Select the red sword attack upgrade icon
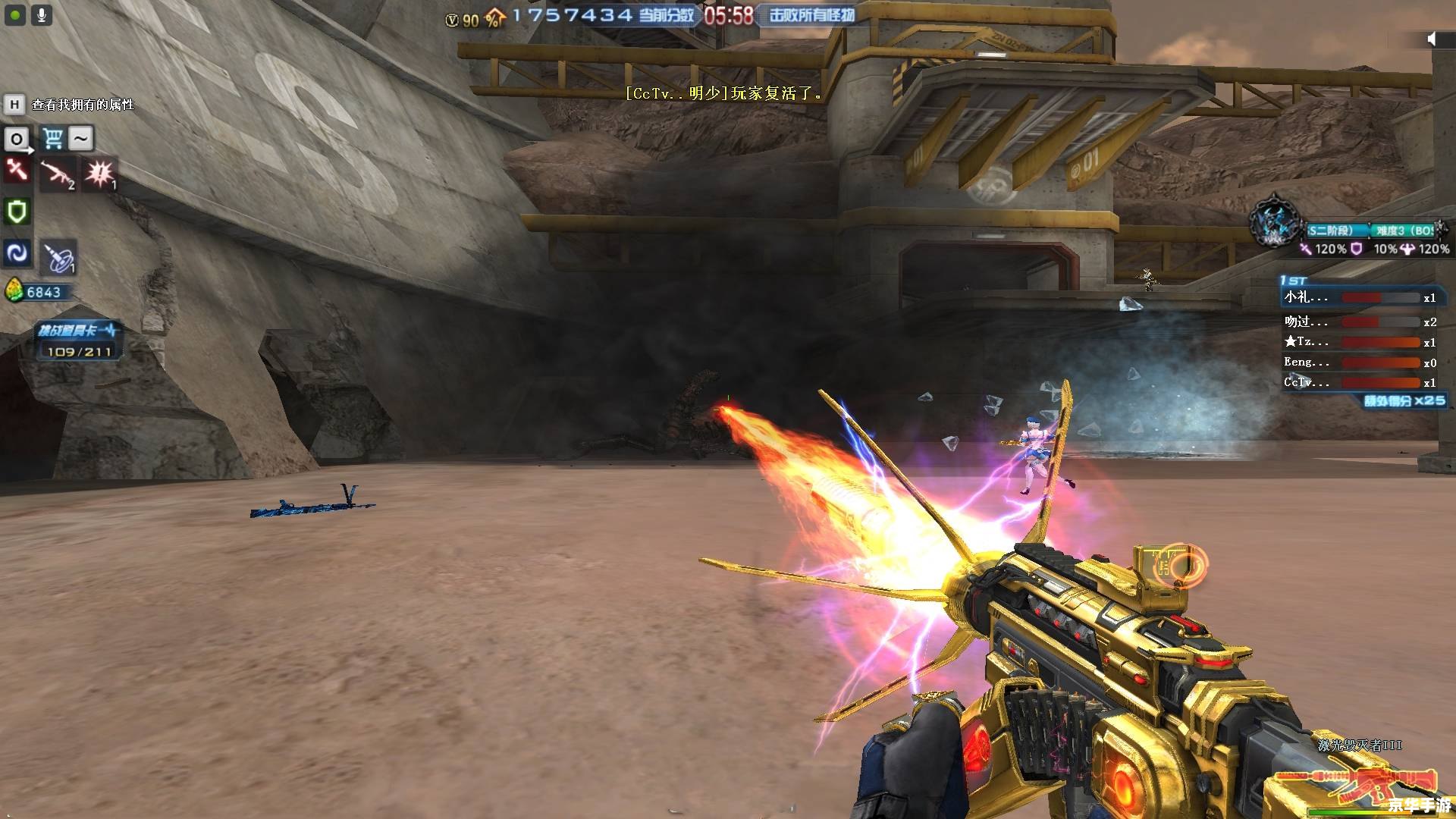Image resolution: width=1456 pixels, height=819 pixels. 17,171
